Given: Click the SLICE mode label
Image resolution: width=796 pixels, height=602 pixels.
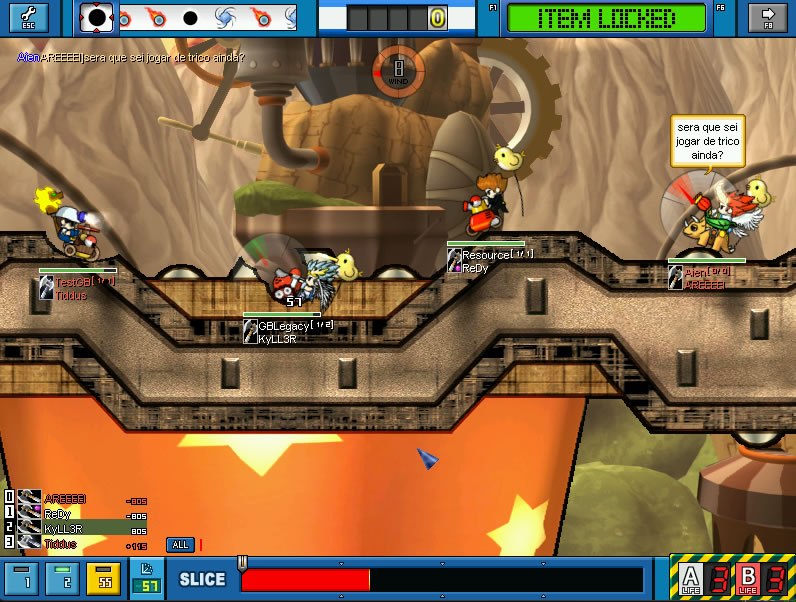Looking at the screenshot, I should 202,580.
